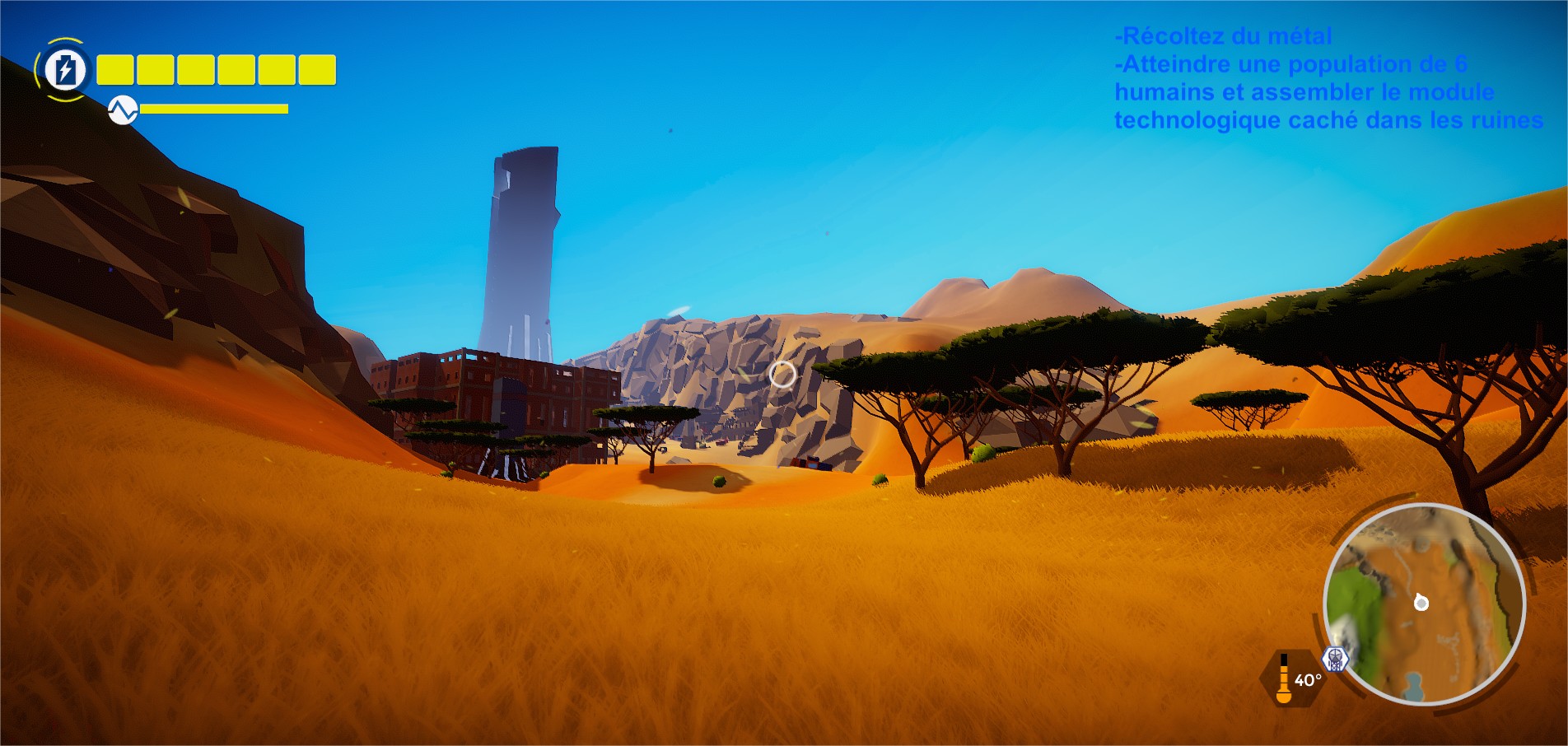Viewport: 1568px width, 746px height.
Task: Click the thermometer temperature icon
Action: [1283, 679]
